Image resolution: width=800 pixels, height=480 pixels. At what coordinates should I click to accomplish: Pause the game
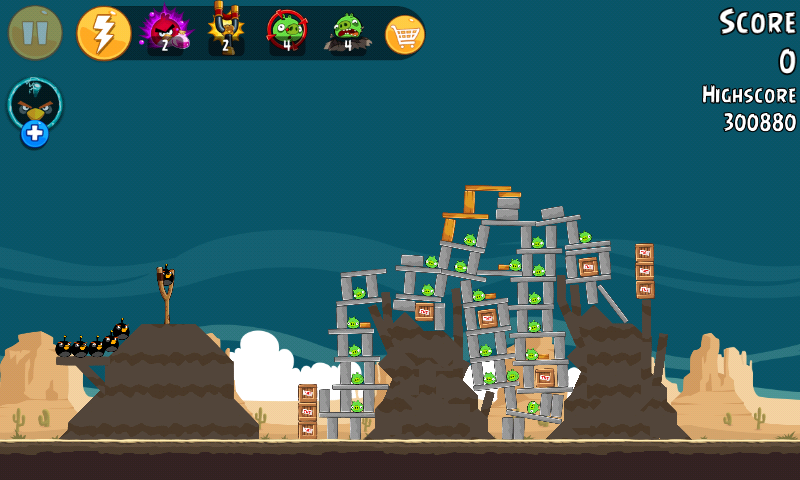(x=35, y=32)
